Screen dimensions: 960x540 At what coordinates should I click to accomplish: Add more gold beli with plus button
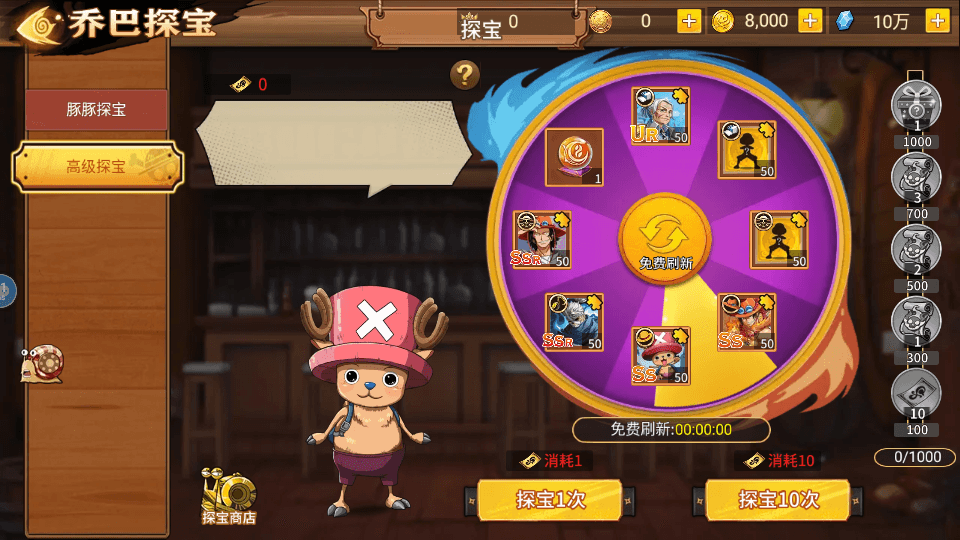coord(810,21)
